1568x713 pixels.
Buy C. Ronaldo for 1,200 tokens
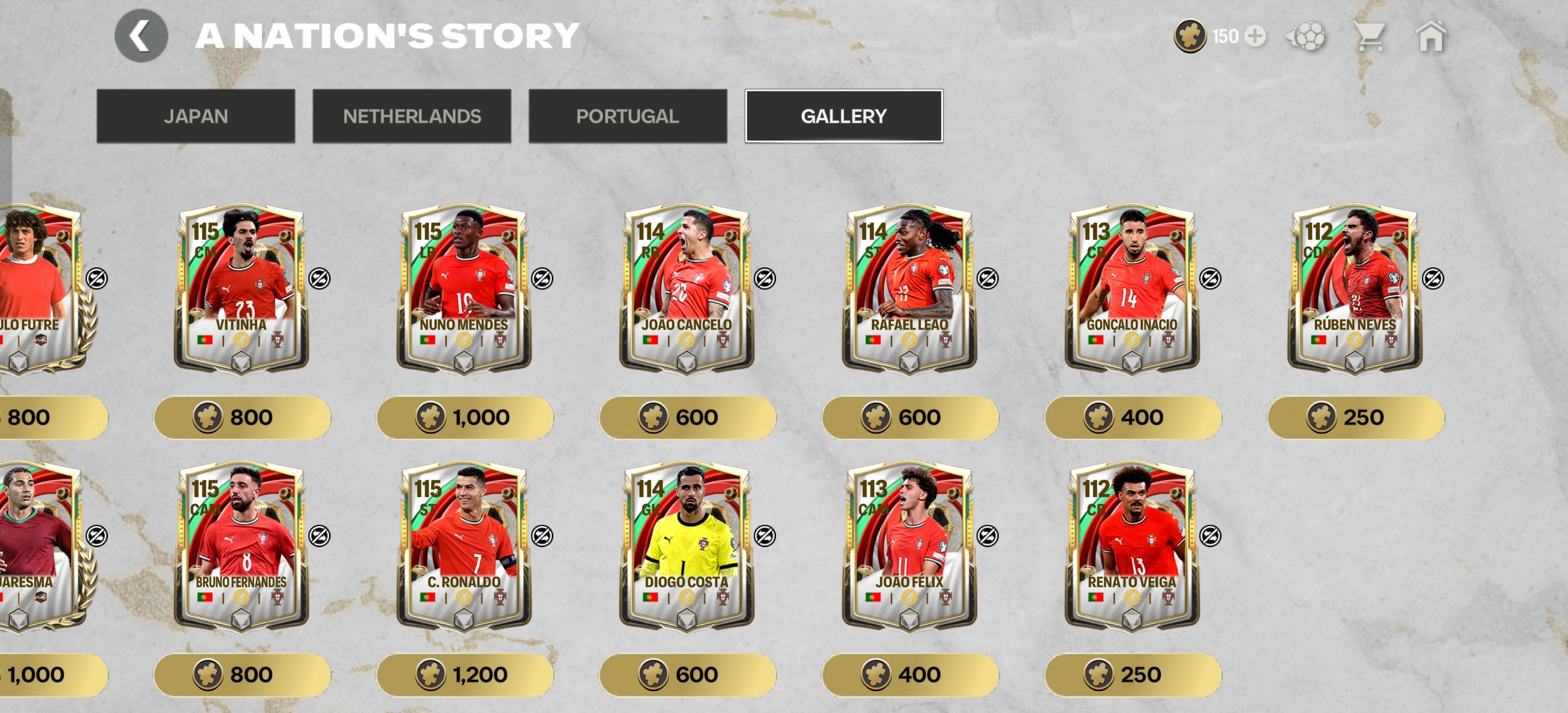465,675
